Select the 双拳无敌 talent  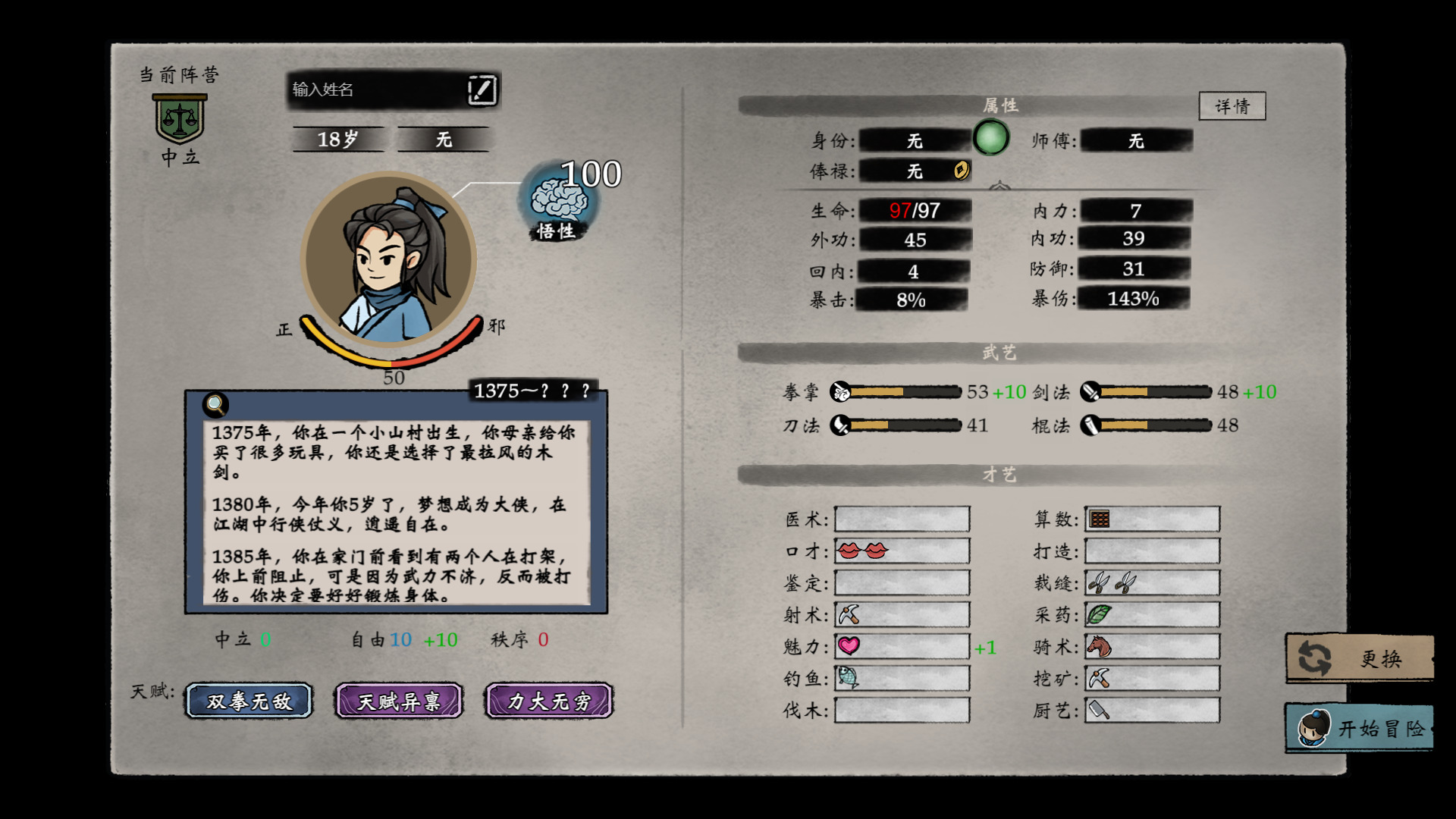pyautogui.click(x=249, y=701)
